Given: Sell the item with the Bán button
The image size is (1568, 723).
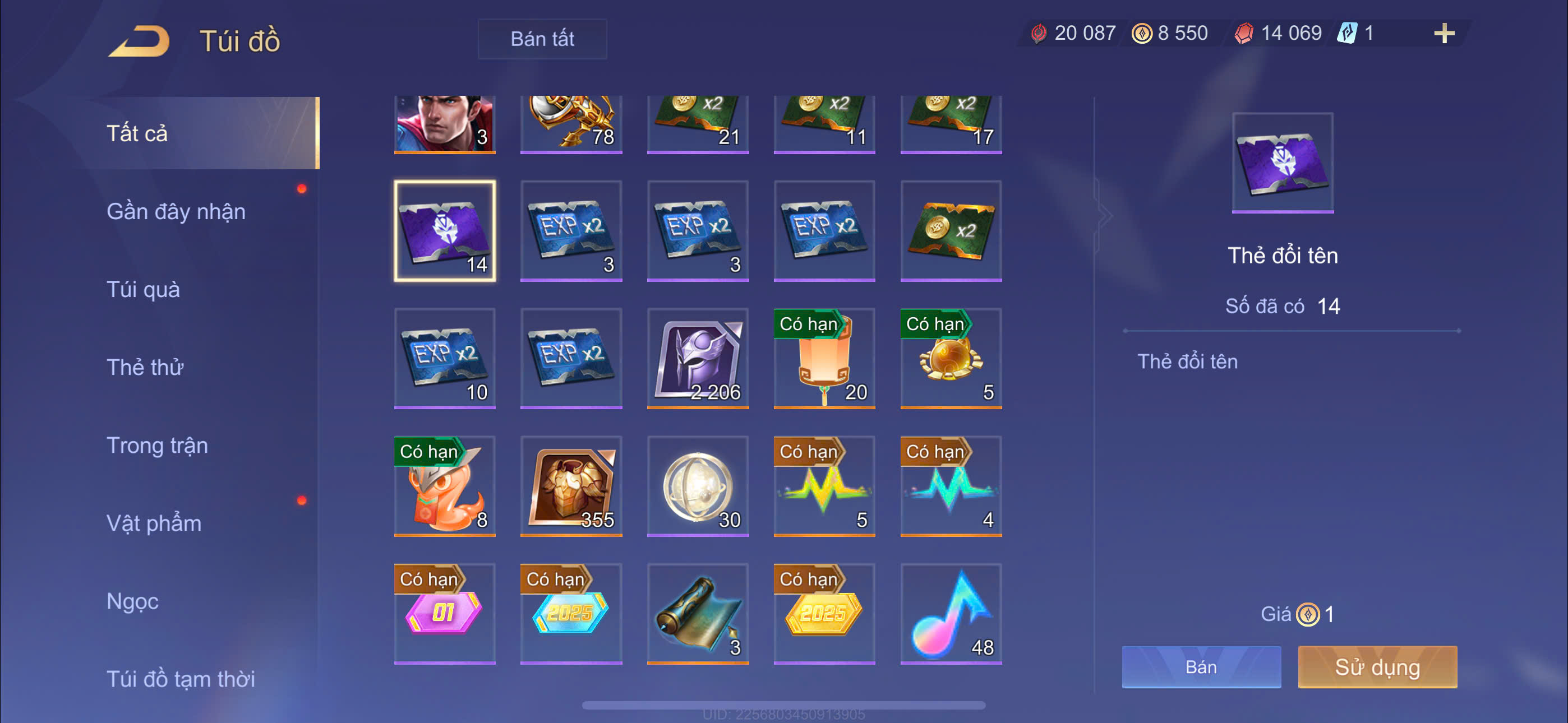Looking at the screenshot, I should click(x=1200, y=667).
